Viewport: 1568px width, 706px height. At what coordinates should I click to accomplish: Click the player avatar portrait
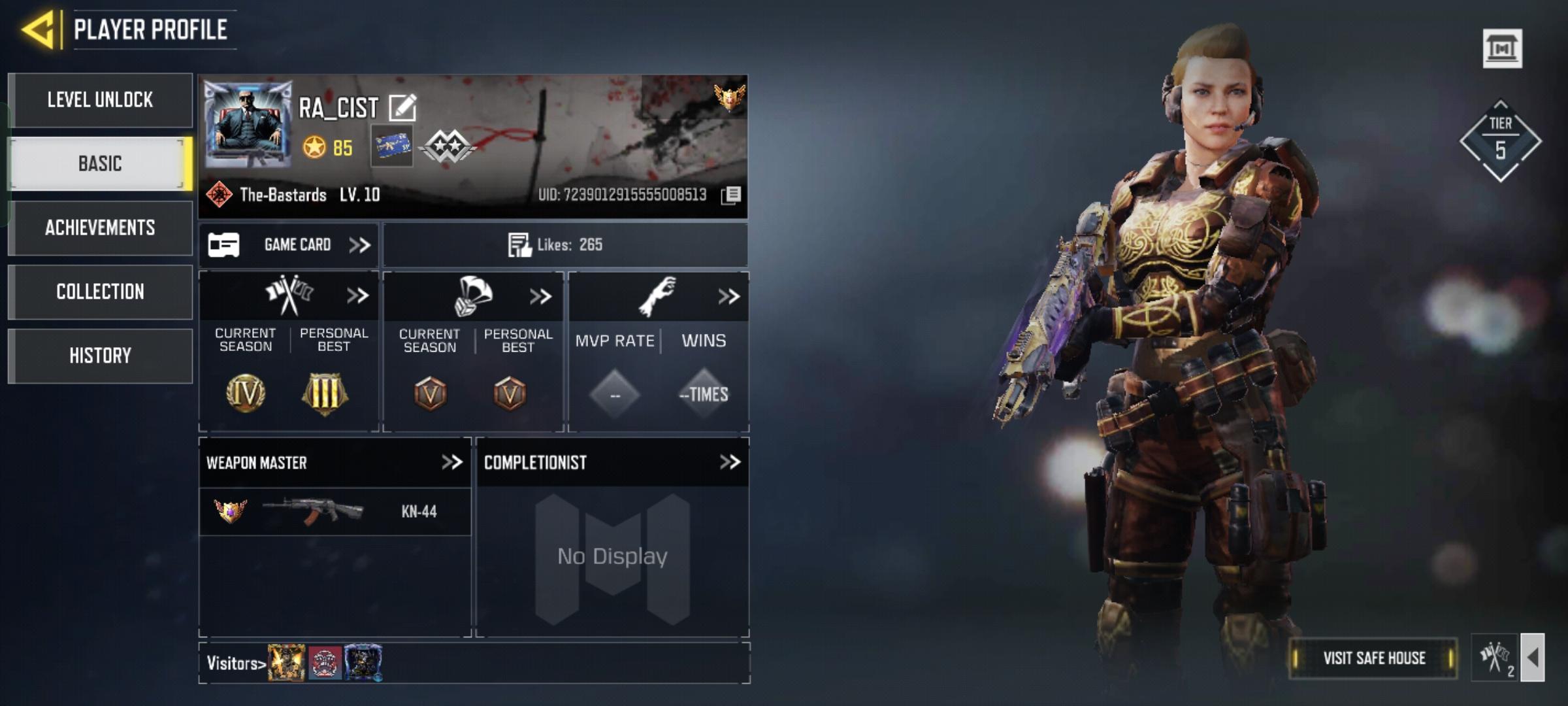[x=248, y=124]
